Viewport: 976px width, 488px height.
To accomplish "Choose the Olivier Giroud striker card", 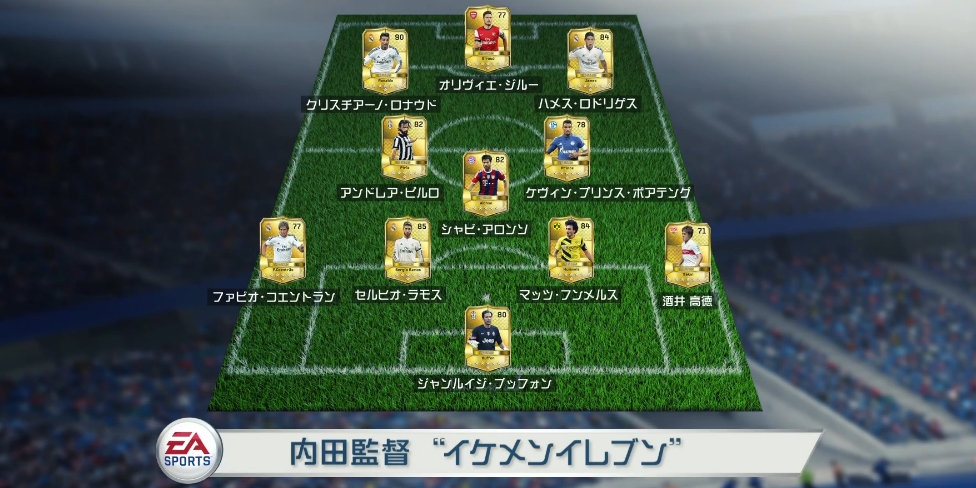I will tap(487, 39).
